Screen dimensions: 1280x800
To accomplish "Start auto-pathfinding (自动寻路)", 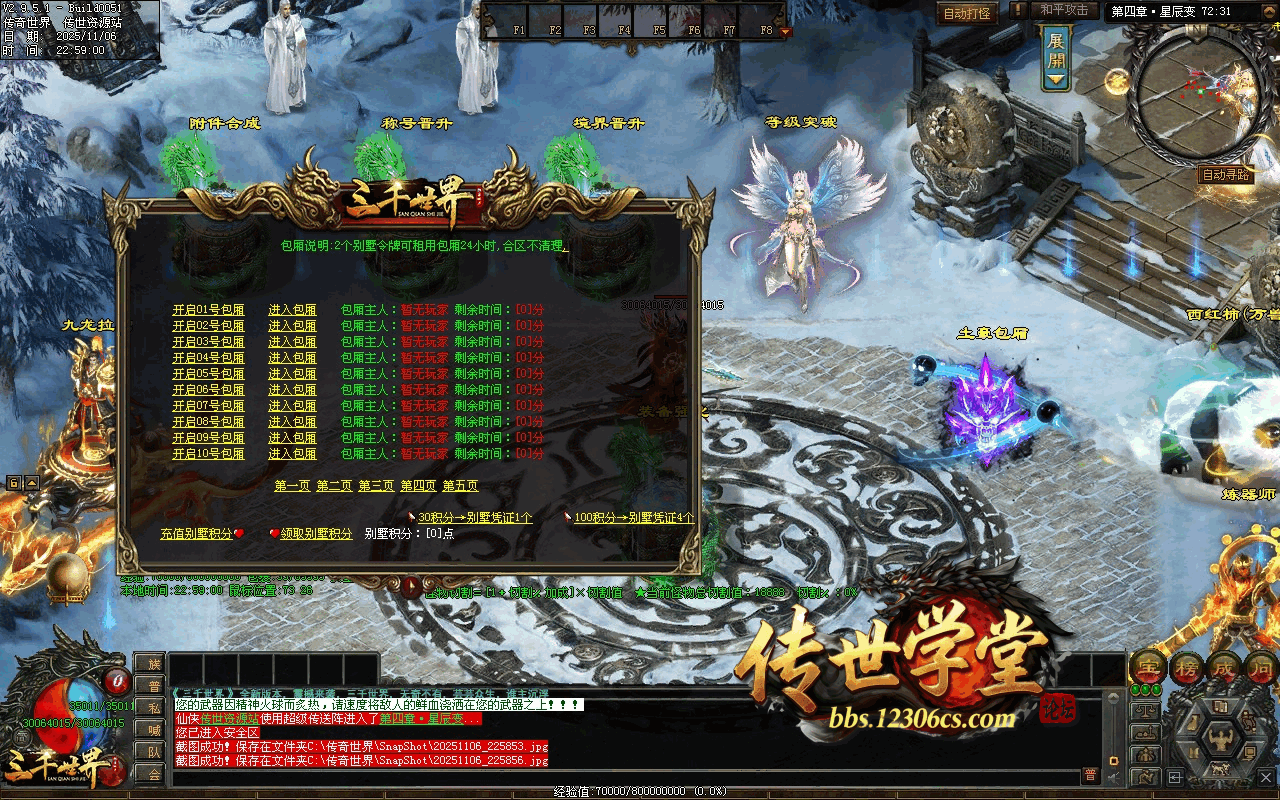I will pos(1226,175).
